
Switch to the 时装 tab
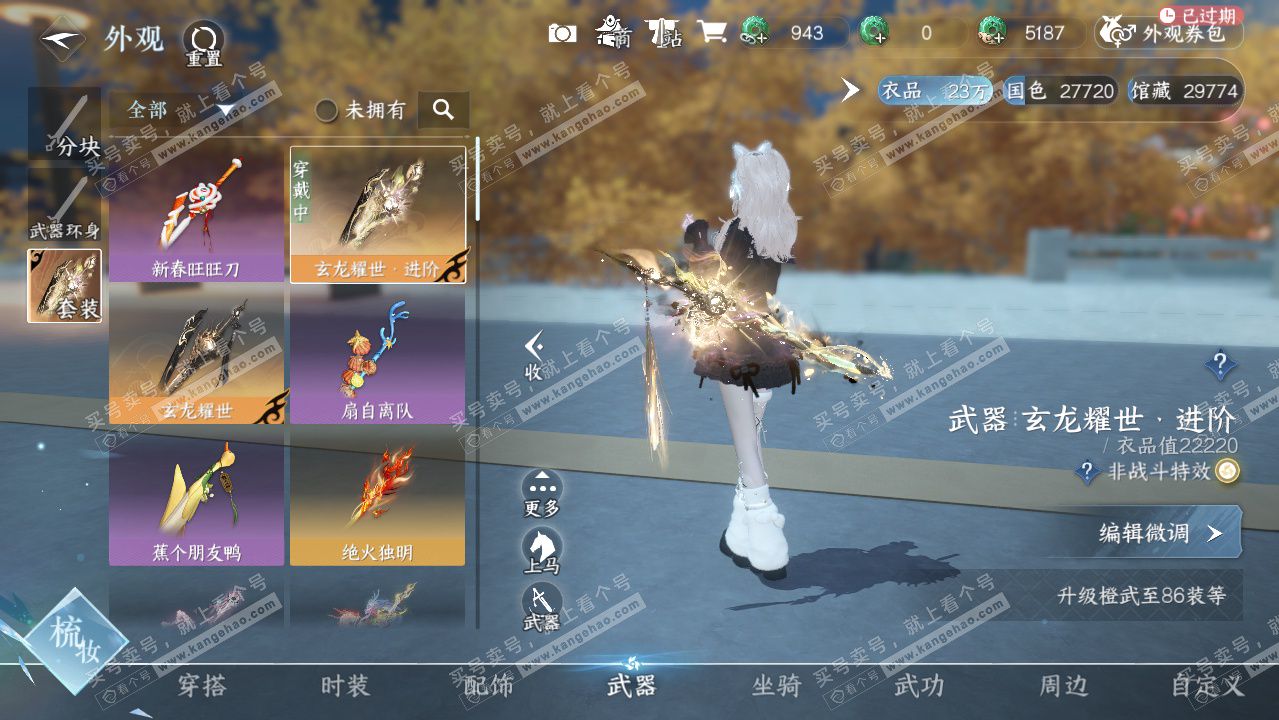click(345, 686)
